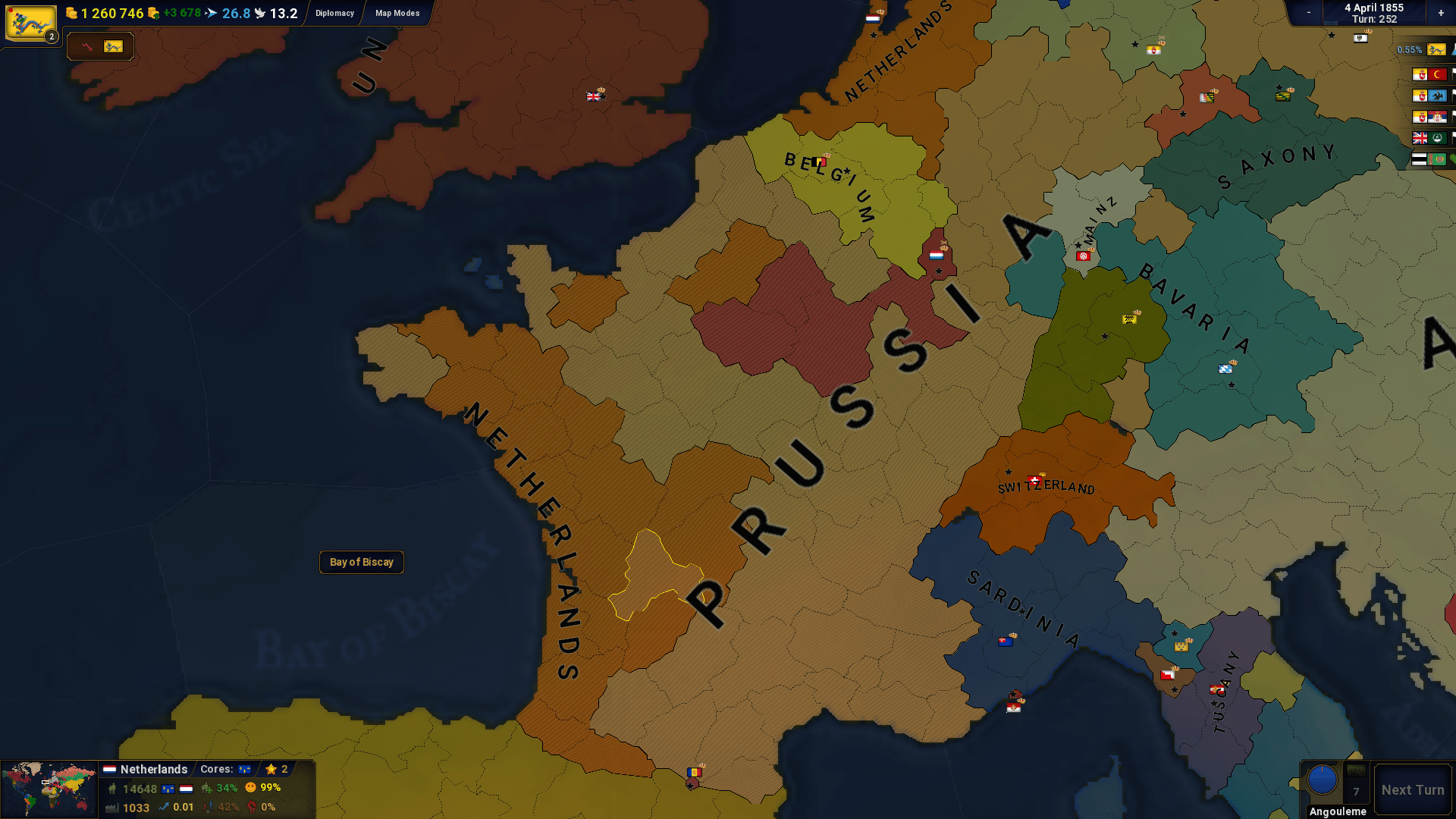
Task: Open the Map Modes menu
Action: click(x=395, y=13)
